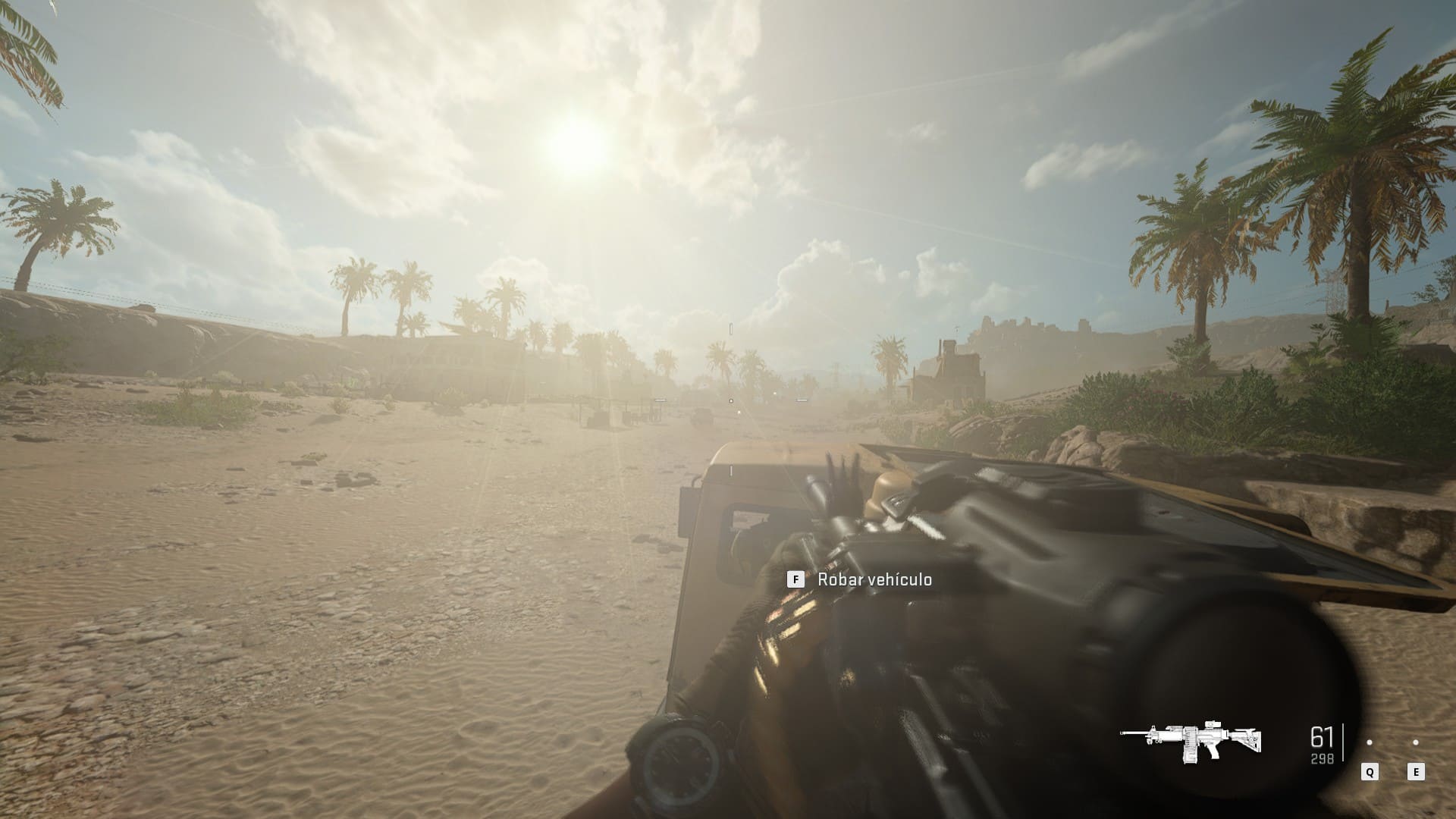Click the equipment dot above the E key
This screenshot has width=1456, height=819.
coord(1416,742)
